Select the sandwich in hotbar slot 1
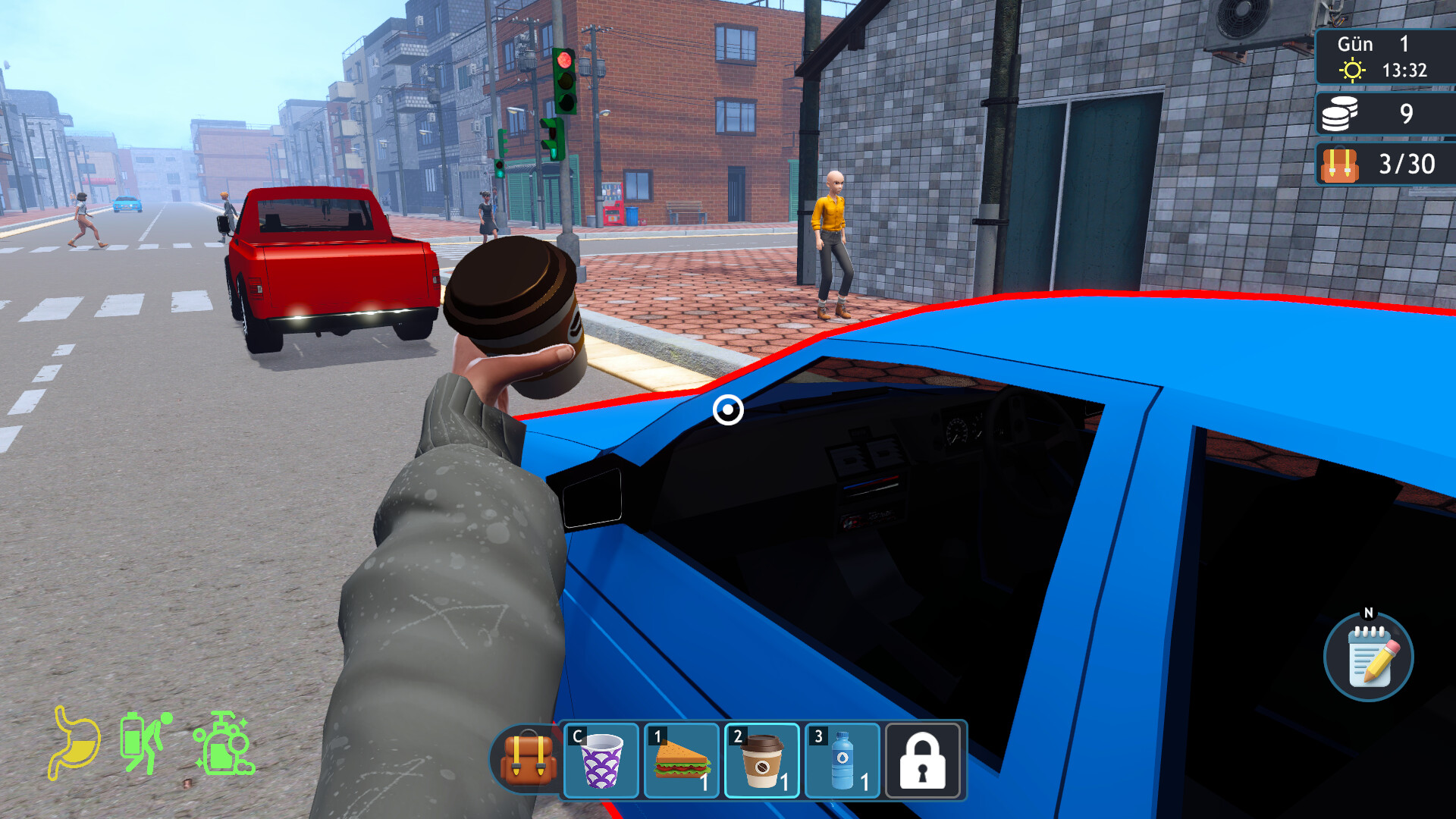The width and height of the screenshot is (1456, 819). pos(681,761)
